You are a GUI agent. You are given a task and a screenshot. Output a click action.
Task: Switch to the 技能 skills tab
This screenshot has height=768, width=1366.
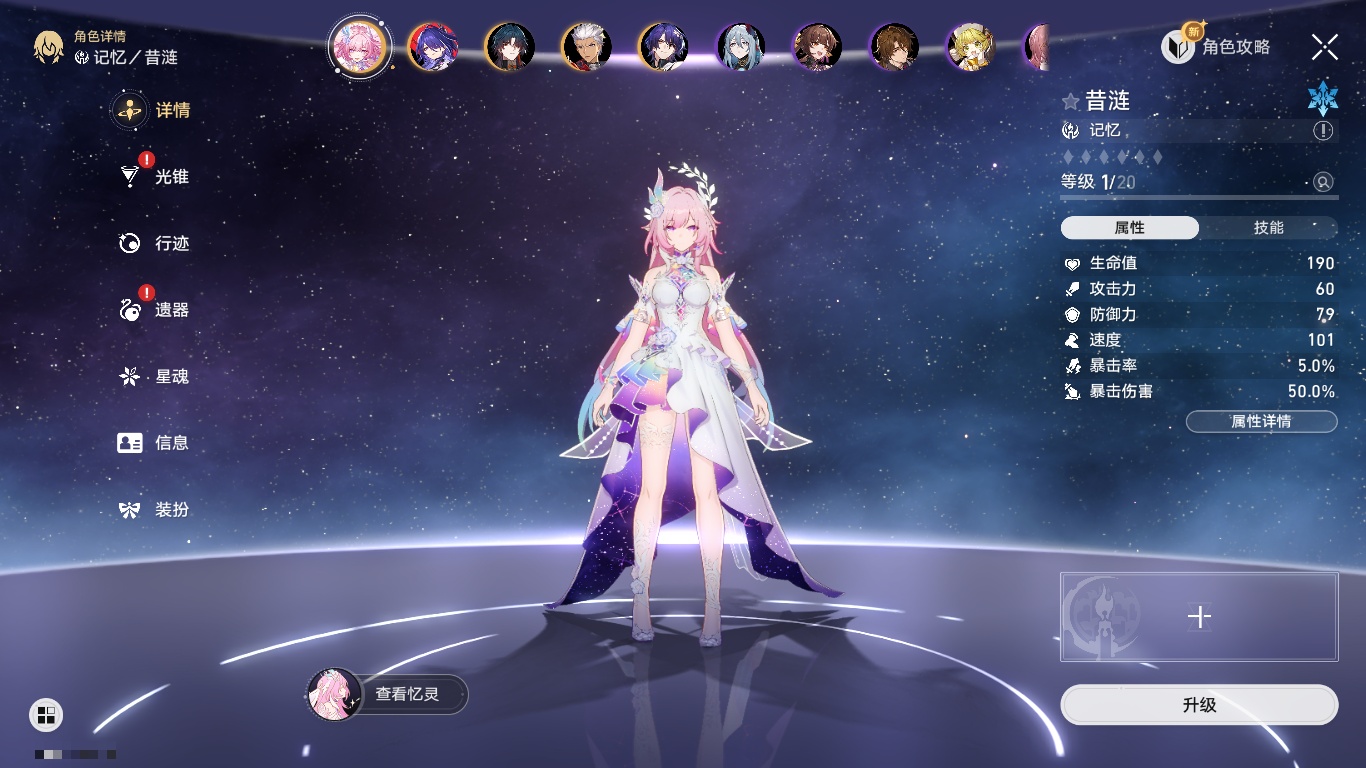coord(1268,228)
